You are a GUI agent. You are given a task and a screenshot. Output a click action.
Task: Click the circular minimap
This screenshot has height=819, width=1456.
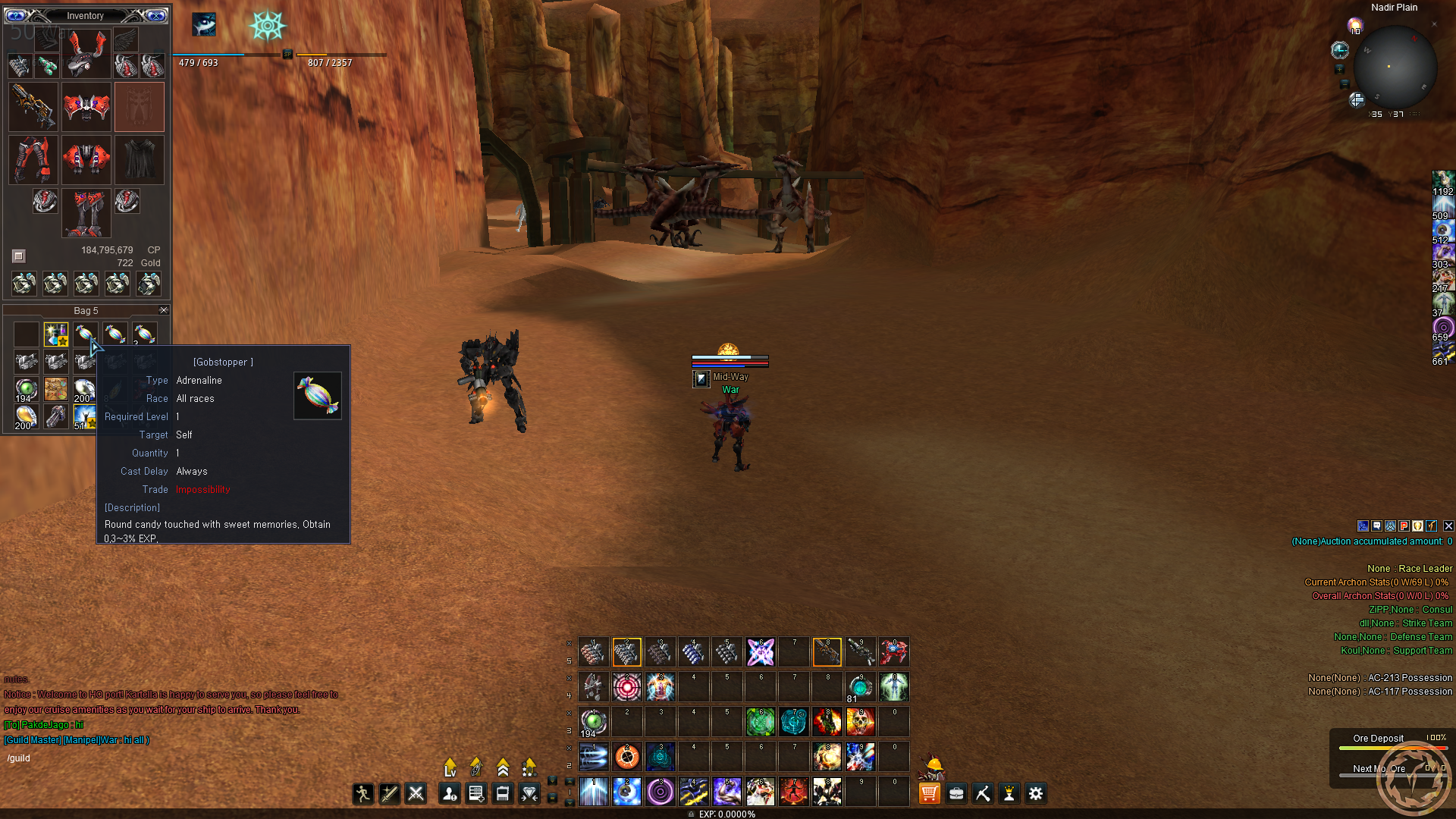[1394, 67]
